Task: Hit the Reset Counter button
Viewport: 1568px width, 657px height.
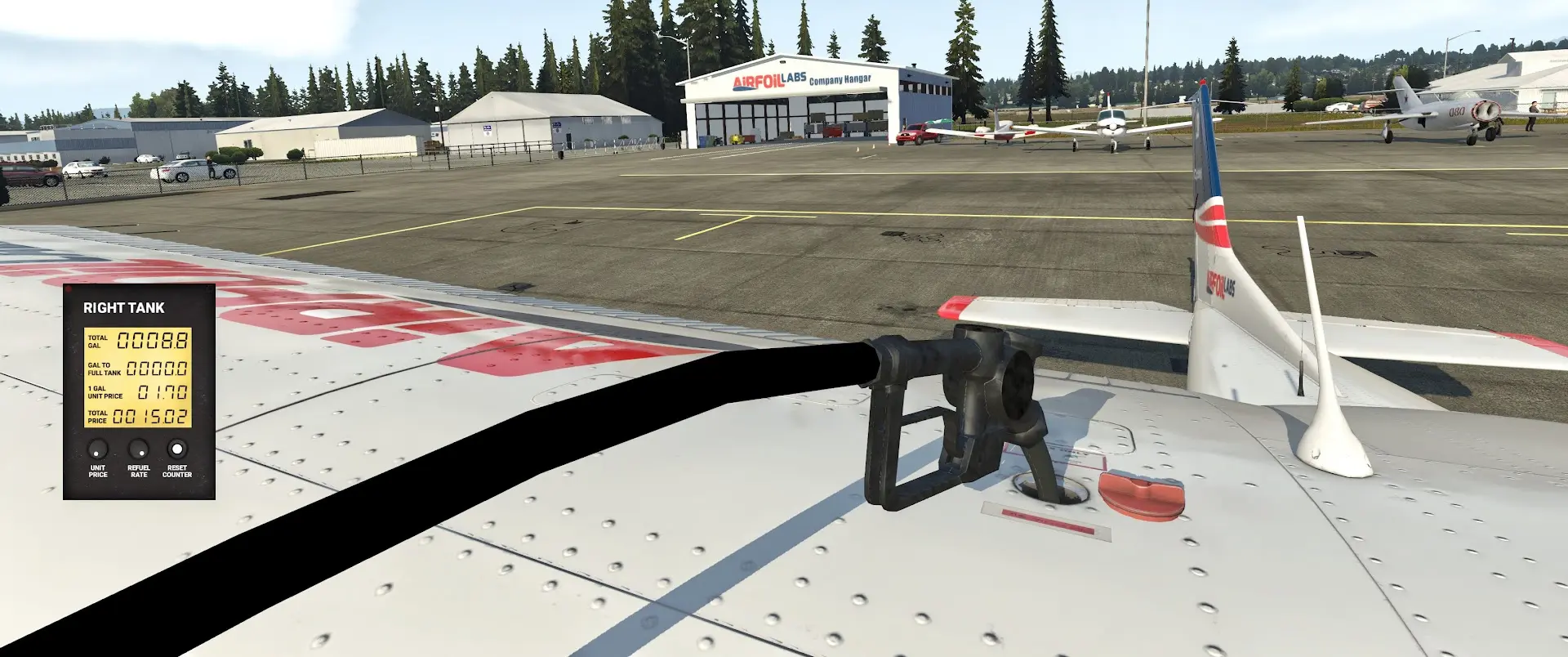Action: [x=177, y=449]
